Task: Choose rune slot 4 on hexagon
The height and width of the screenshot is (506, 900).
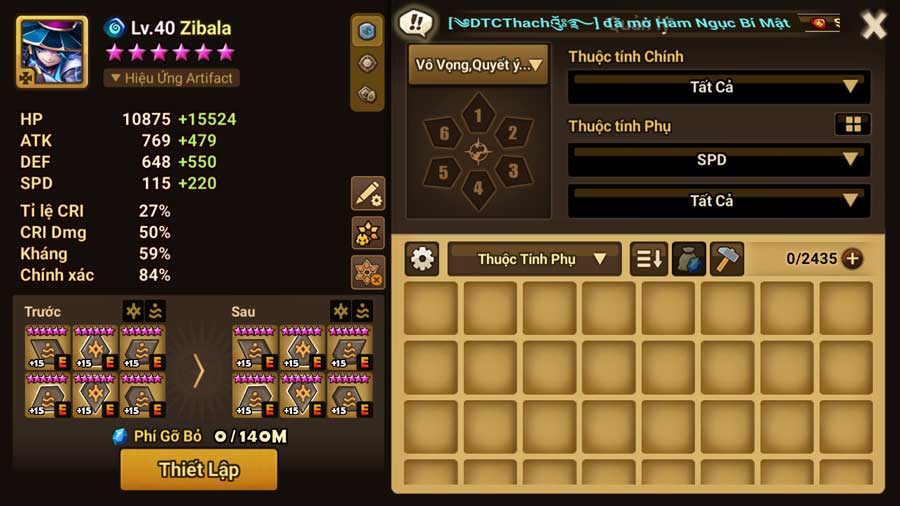Action: (478, 187)
